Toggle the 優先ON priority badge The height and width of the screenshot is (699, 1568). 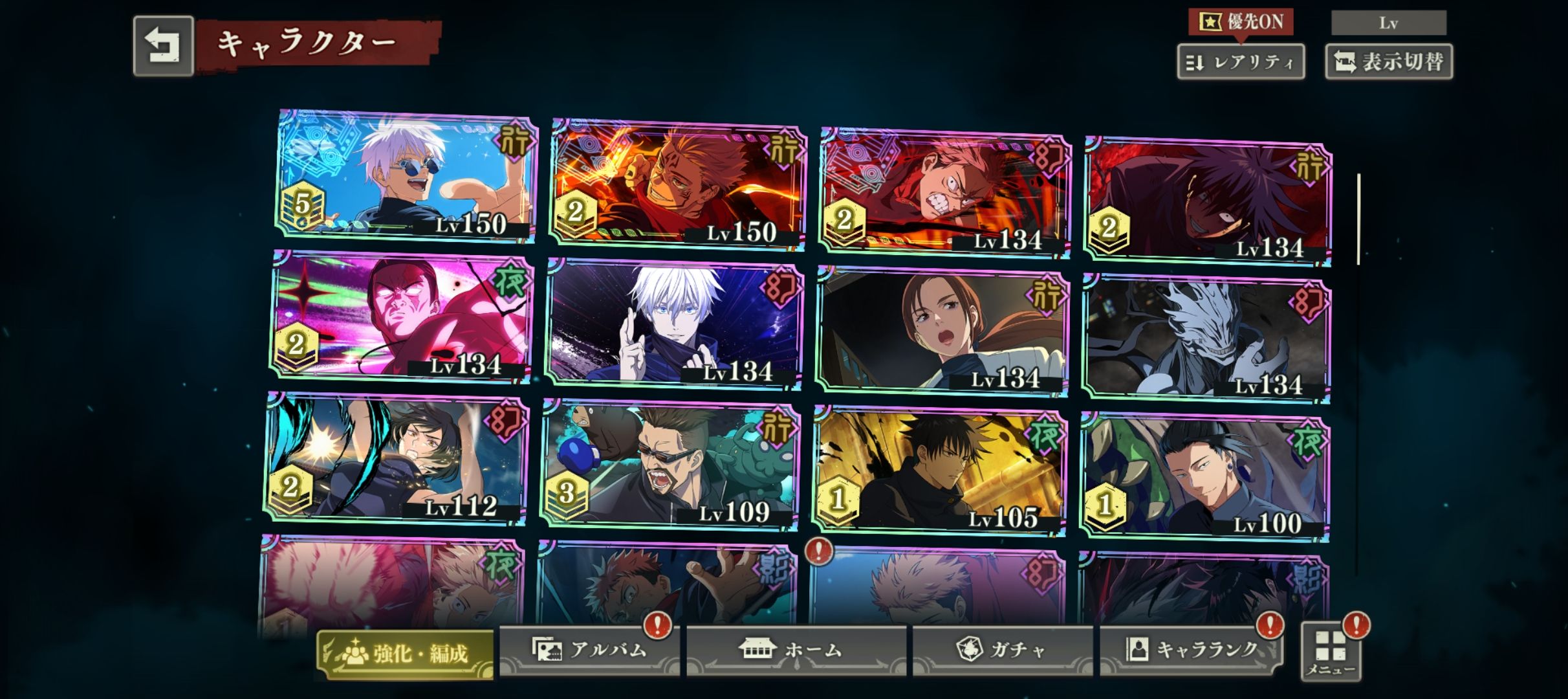[1240, 22]
